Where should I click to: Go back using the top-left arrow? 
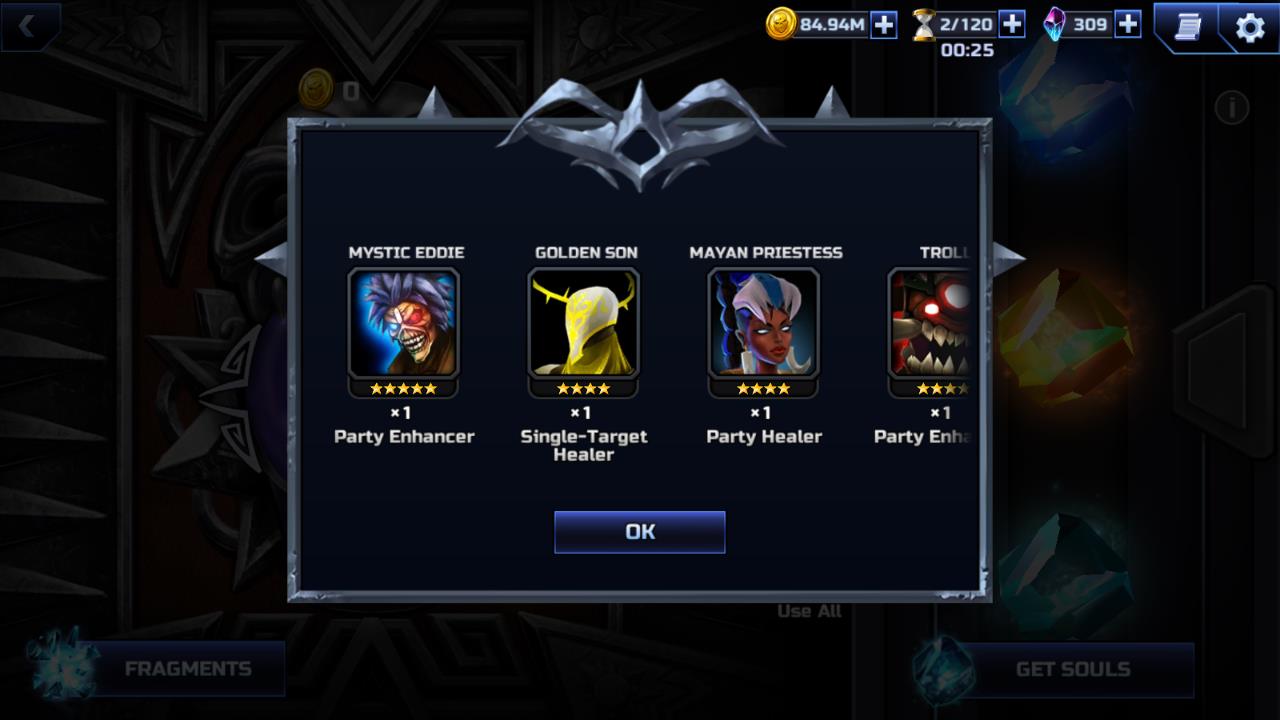[27, 27]
